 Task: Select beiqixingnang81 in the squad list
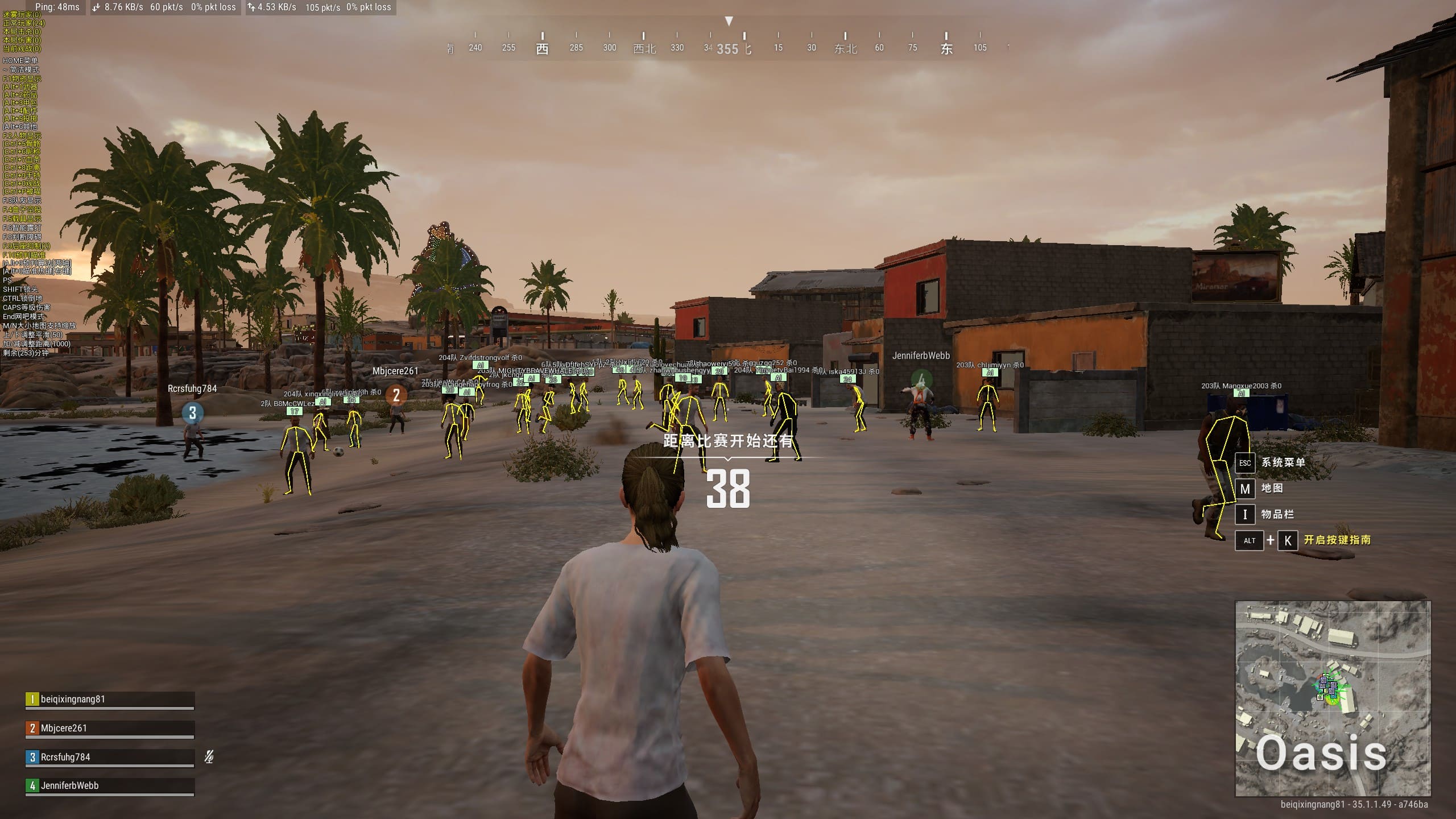109,700
